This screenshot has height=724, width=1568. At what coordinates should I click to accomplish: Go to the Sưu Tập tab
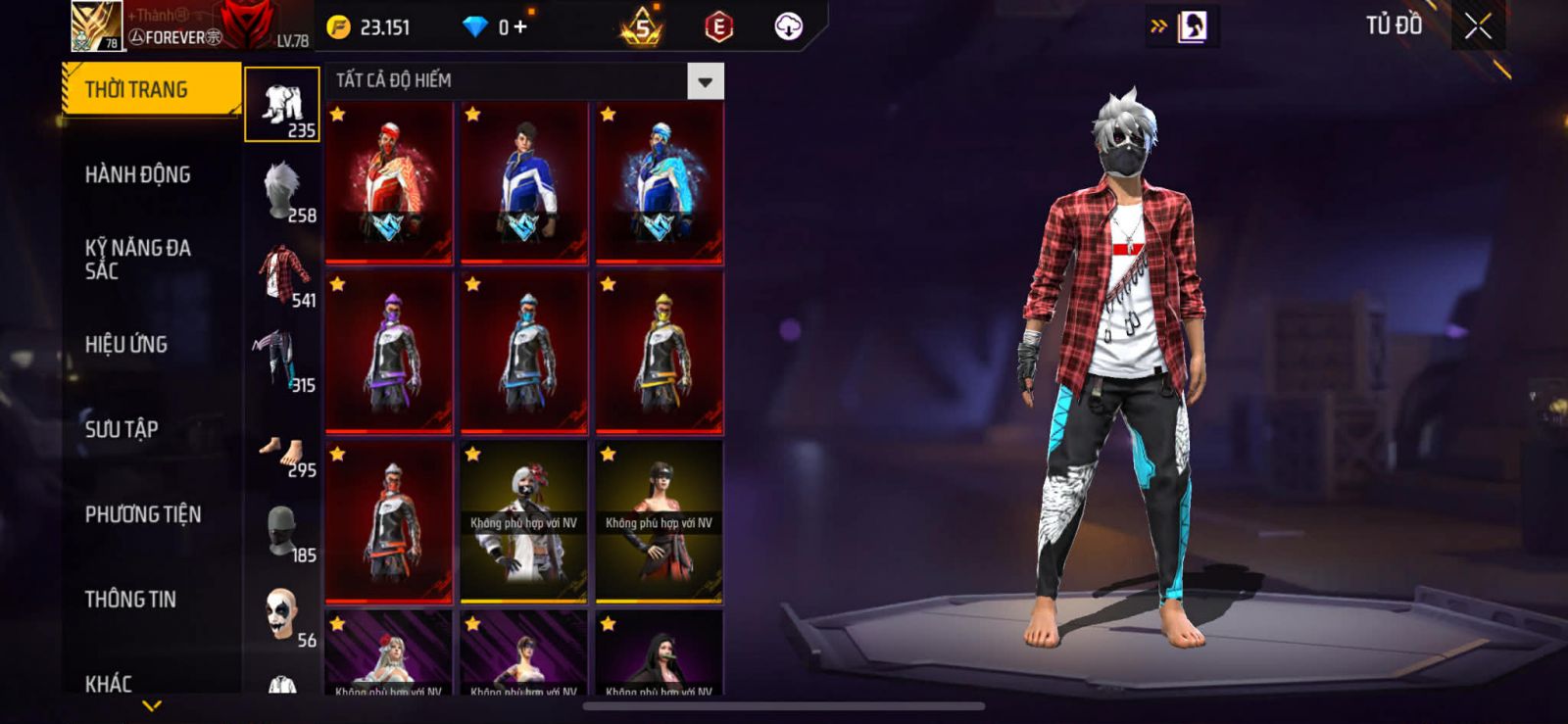[122, 429]
